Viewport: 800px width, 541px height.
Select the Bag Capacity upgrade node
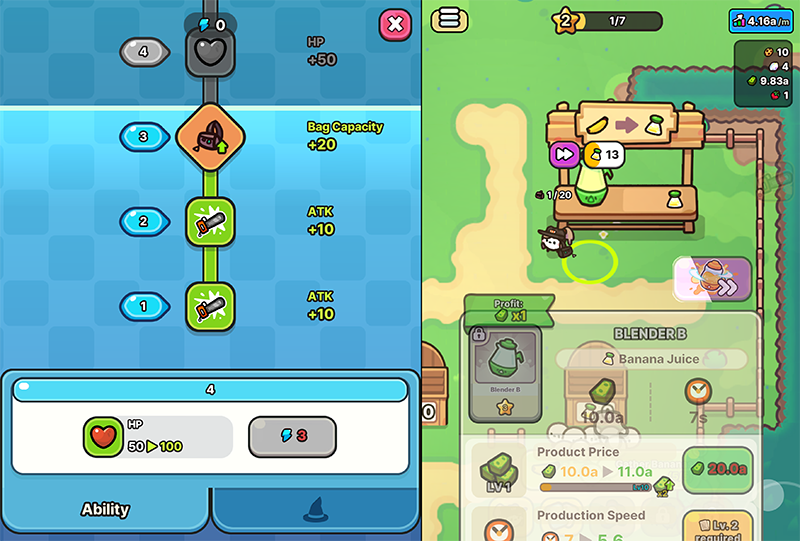[x=209, y=137]
